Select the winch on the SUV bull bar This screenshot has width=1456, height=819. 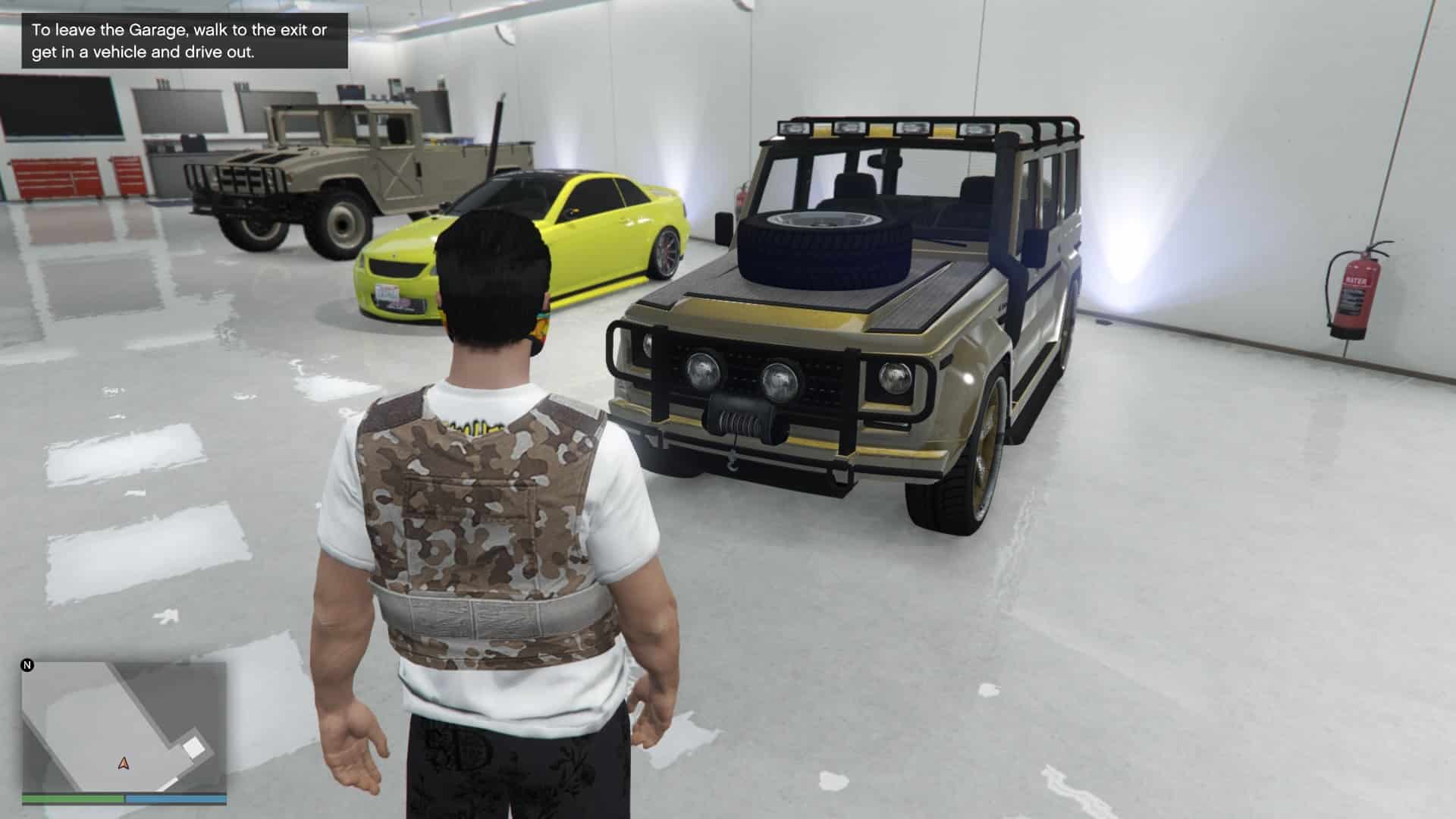tap(739, 421)
